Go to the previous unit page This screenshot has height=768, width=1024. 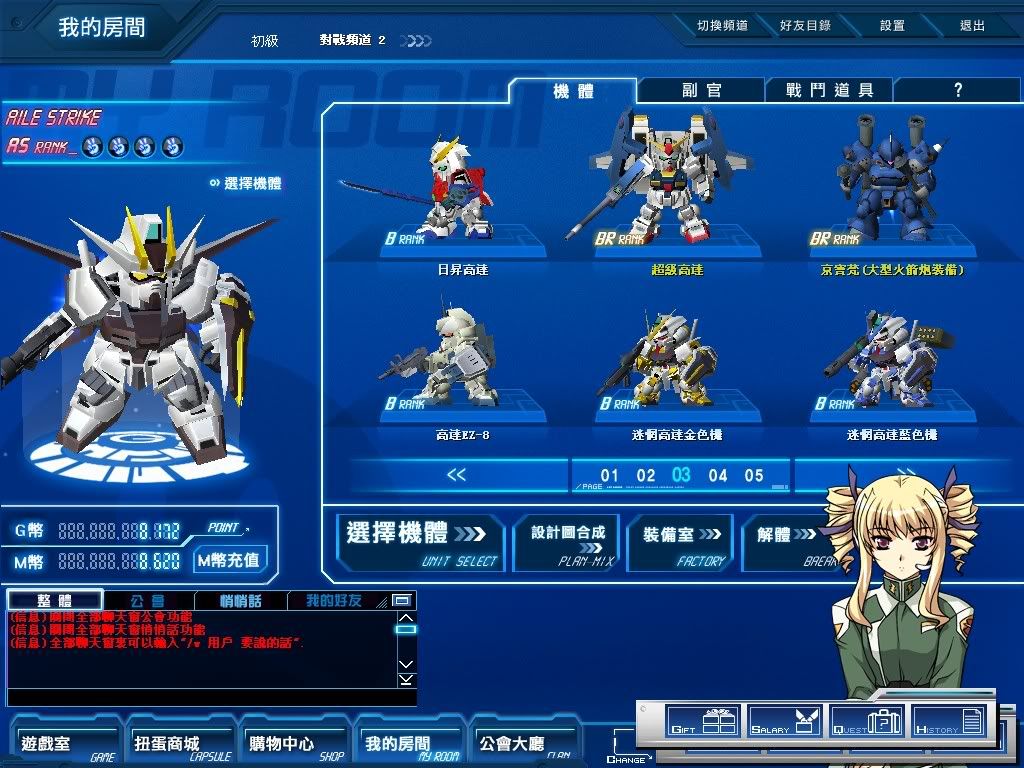456,475
